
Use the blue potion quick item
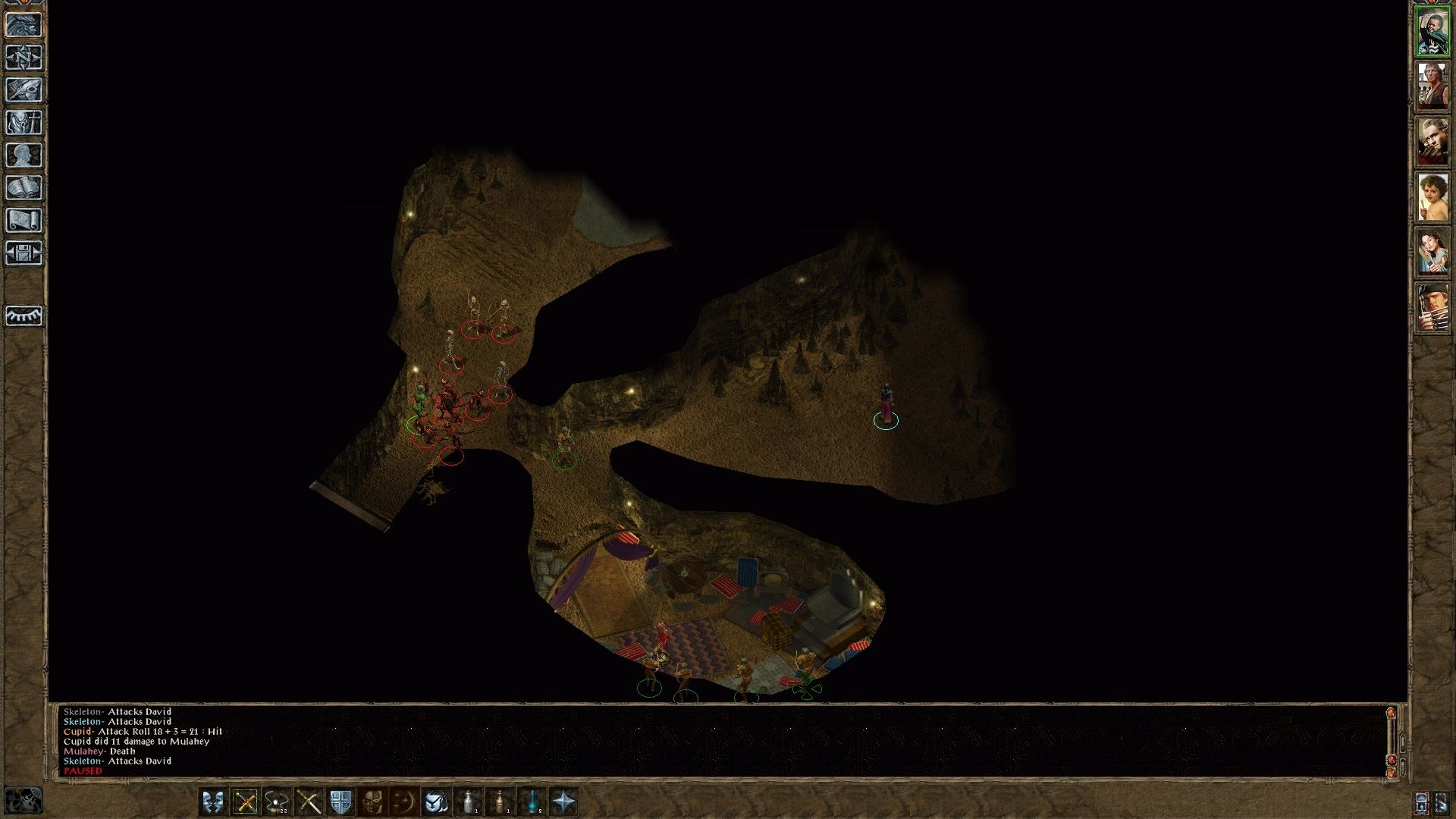[x=532, y=802]
